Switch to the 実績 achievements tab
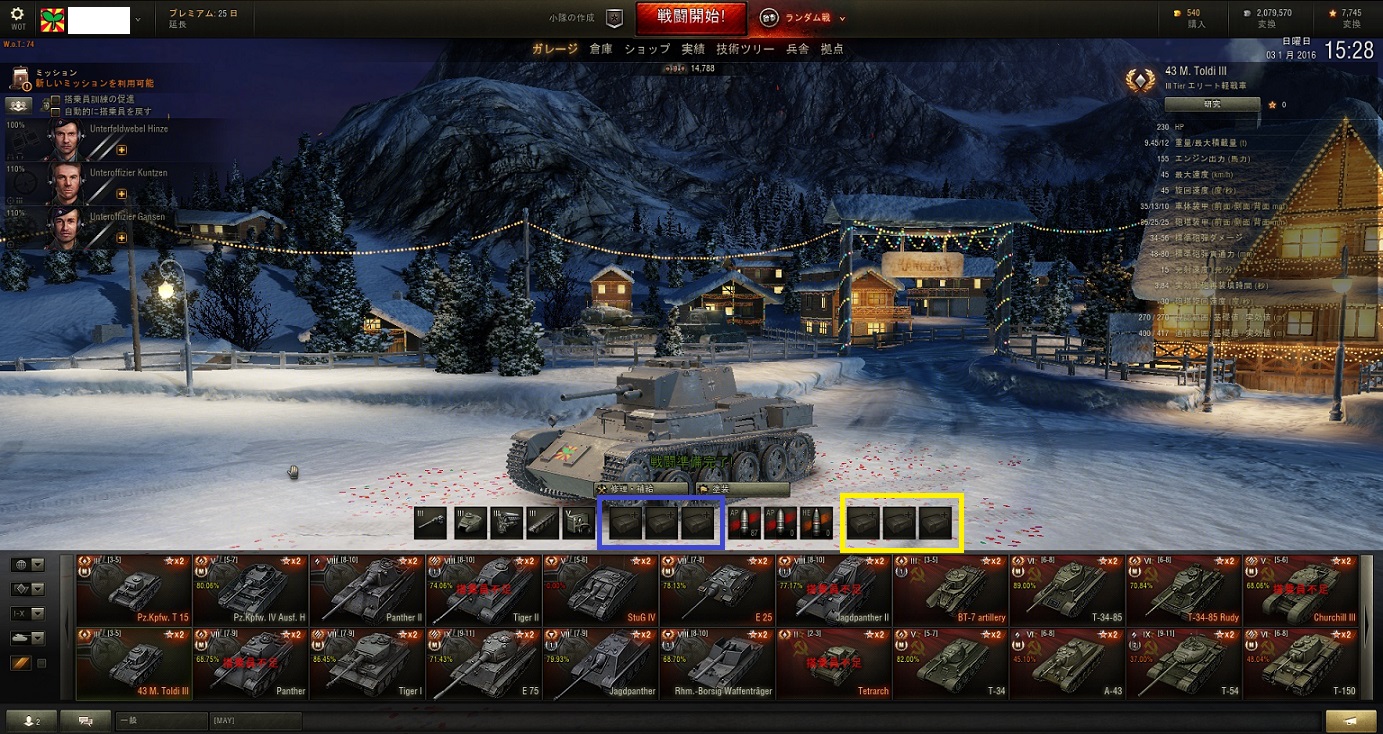 point(693,49)
